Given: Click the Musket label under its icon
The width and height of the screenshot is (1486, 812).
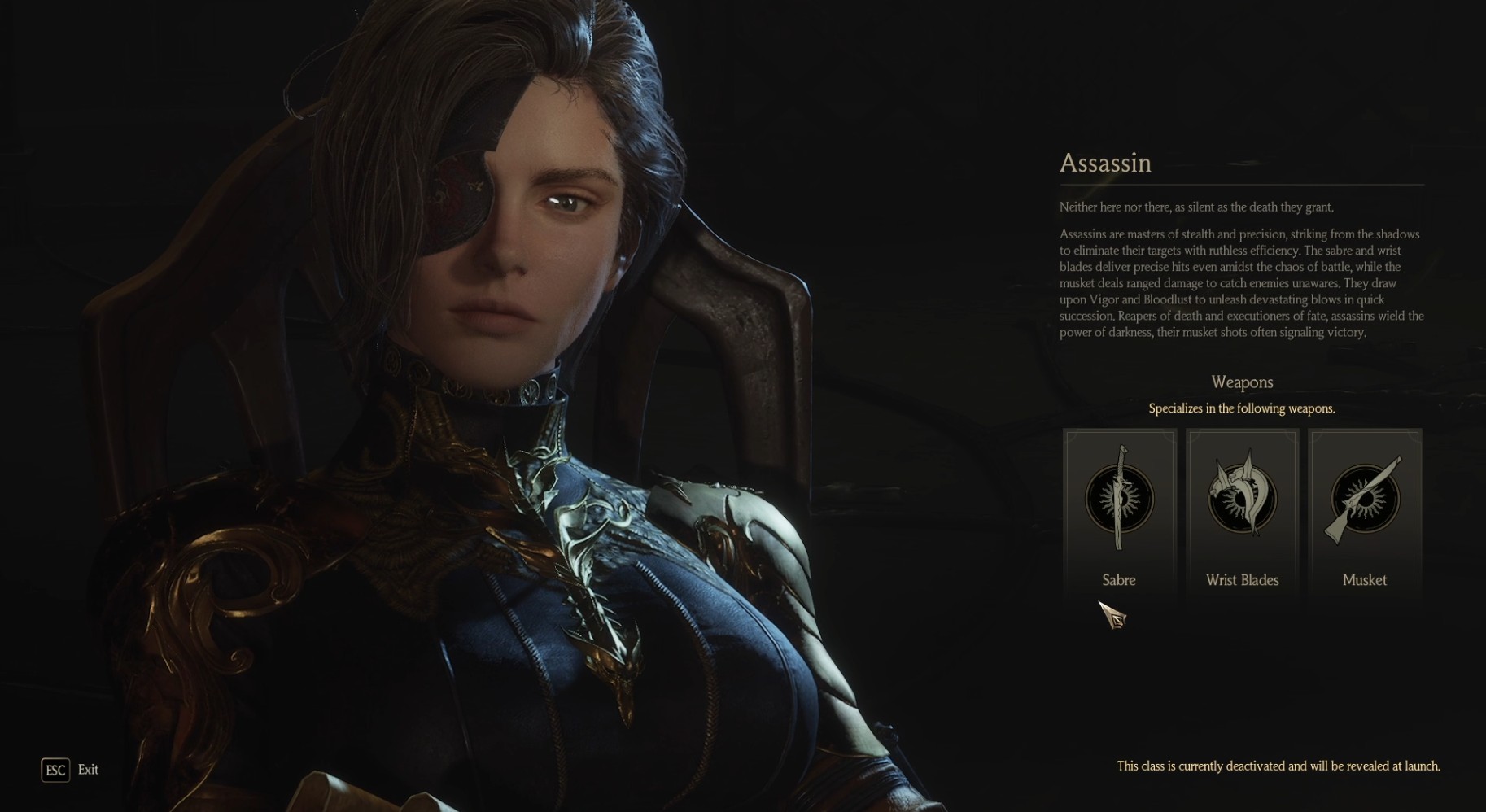Looking at the screenshot, I should [1363, 580].
